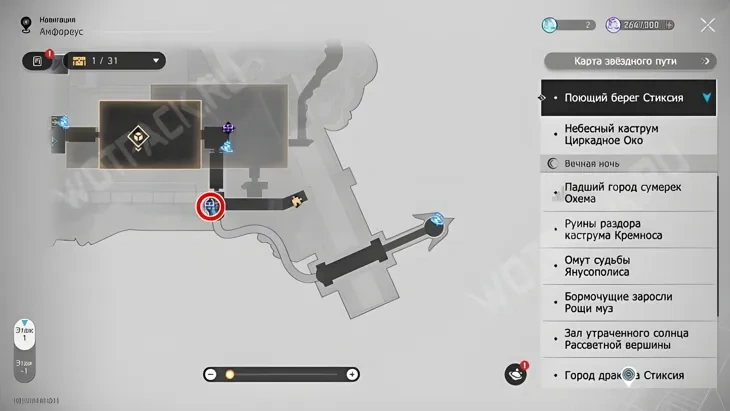Click the map zoom-out minus button
The image size is (730, 411).
pyautogui.click(x=210, y=374)
